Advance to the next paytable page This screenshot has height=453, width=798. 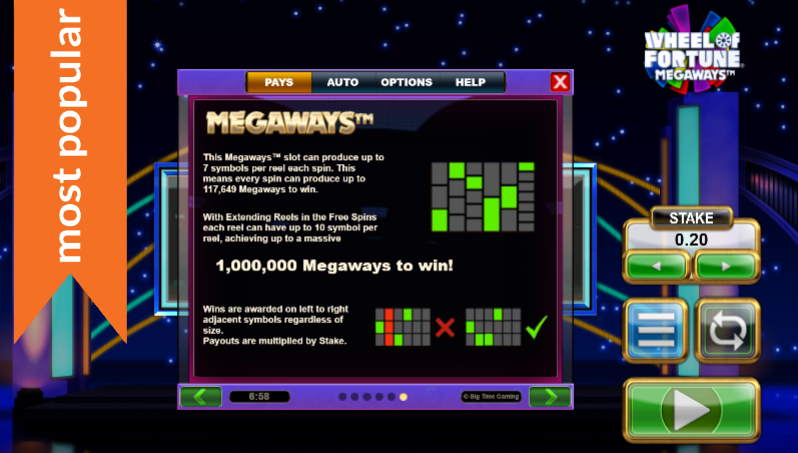pos(549,396)
